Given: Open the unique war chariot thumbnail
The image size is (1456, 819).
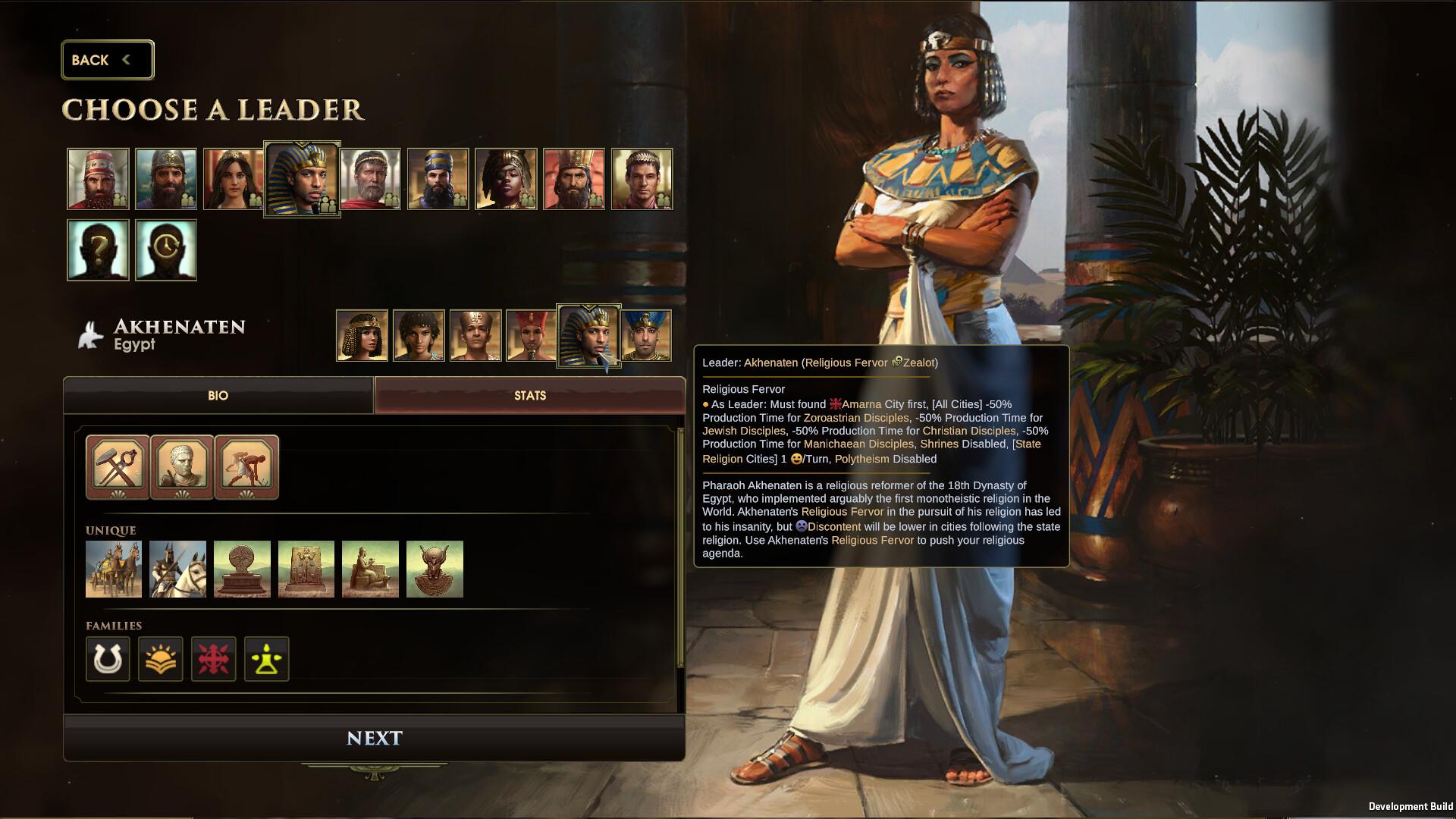Looking at the screenshot, I should point(113,569).
